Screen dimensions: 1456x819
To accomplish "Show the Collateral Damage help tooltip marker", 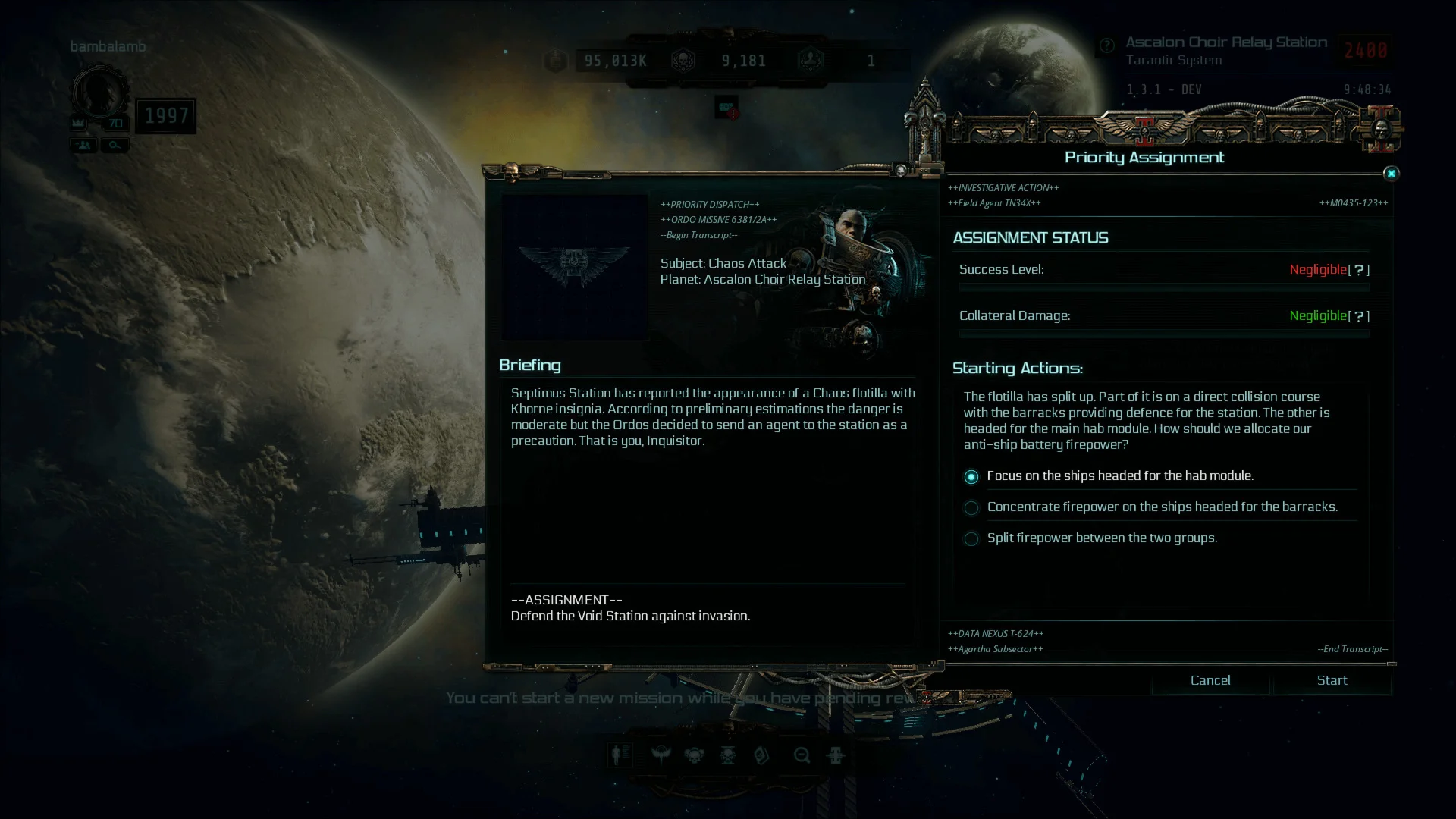I will [x=1358, y=316].
